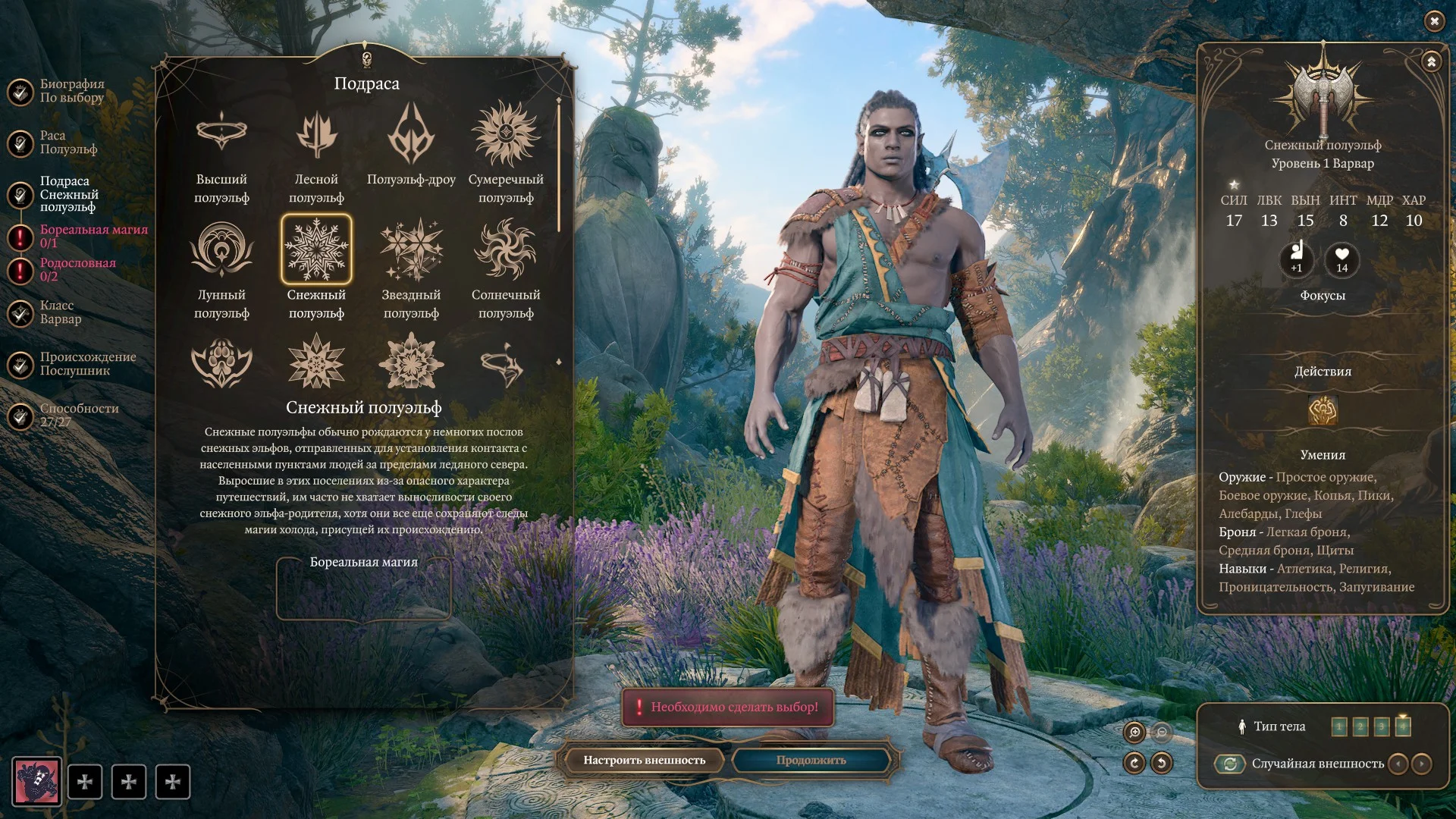Go to the Класс Варвар step
This screenshot has height=819, width=1456.
(60, 312)
